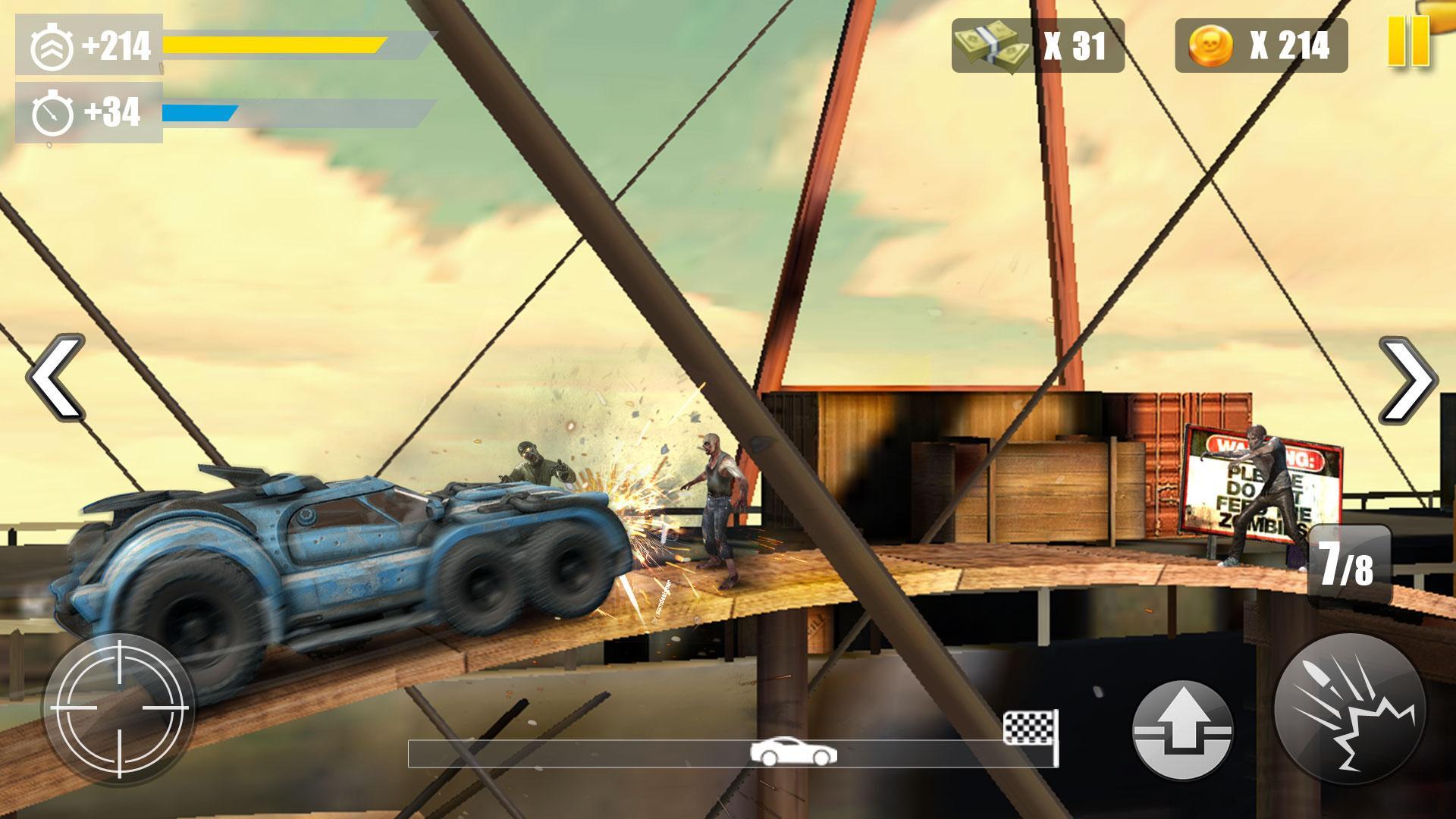Tap the stopwatch icon beside +34

coord(53,114)
